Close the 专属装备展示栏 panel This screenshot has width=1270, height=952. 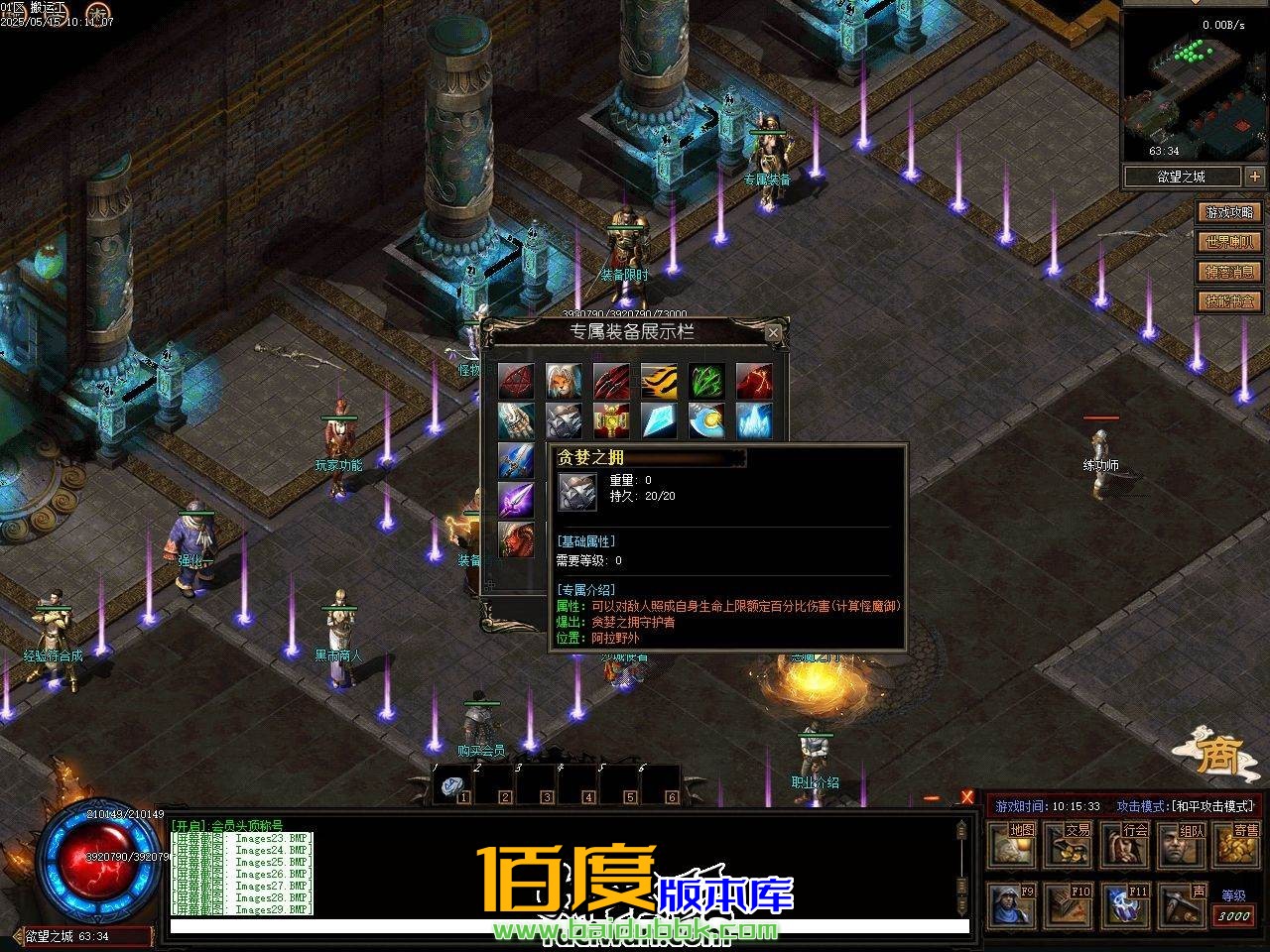tap(773, 333)
